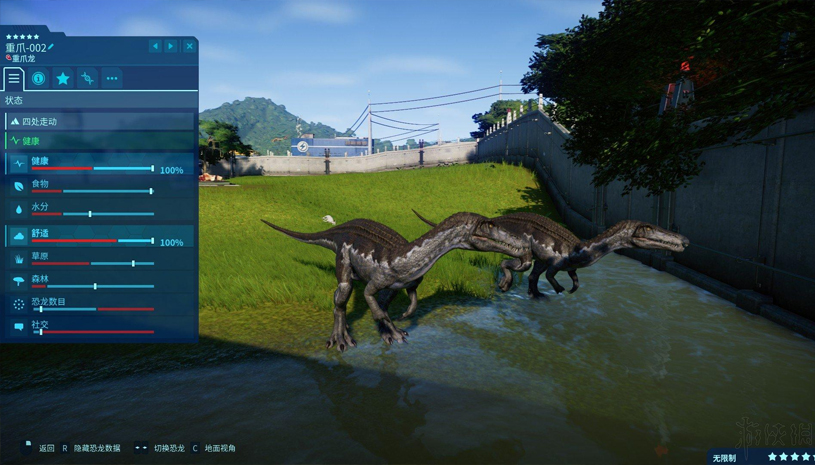Select the 草原 grassland stat row

[x=100, y=259]
